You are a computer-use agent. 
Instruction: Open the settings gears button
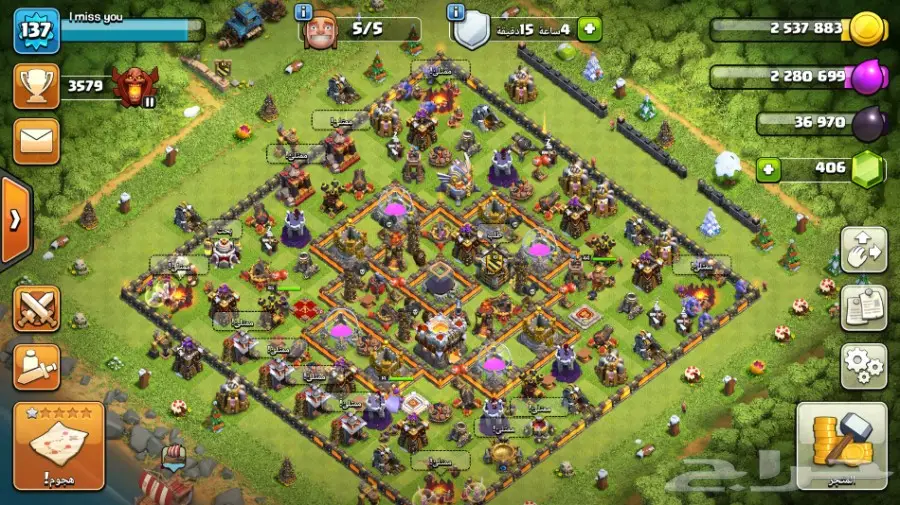point(864,366)
